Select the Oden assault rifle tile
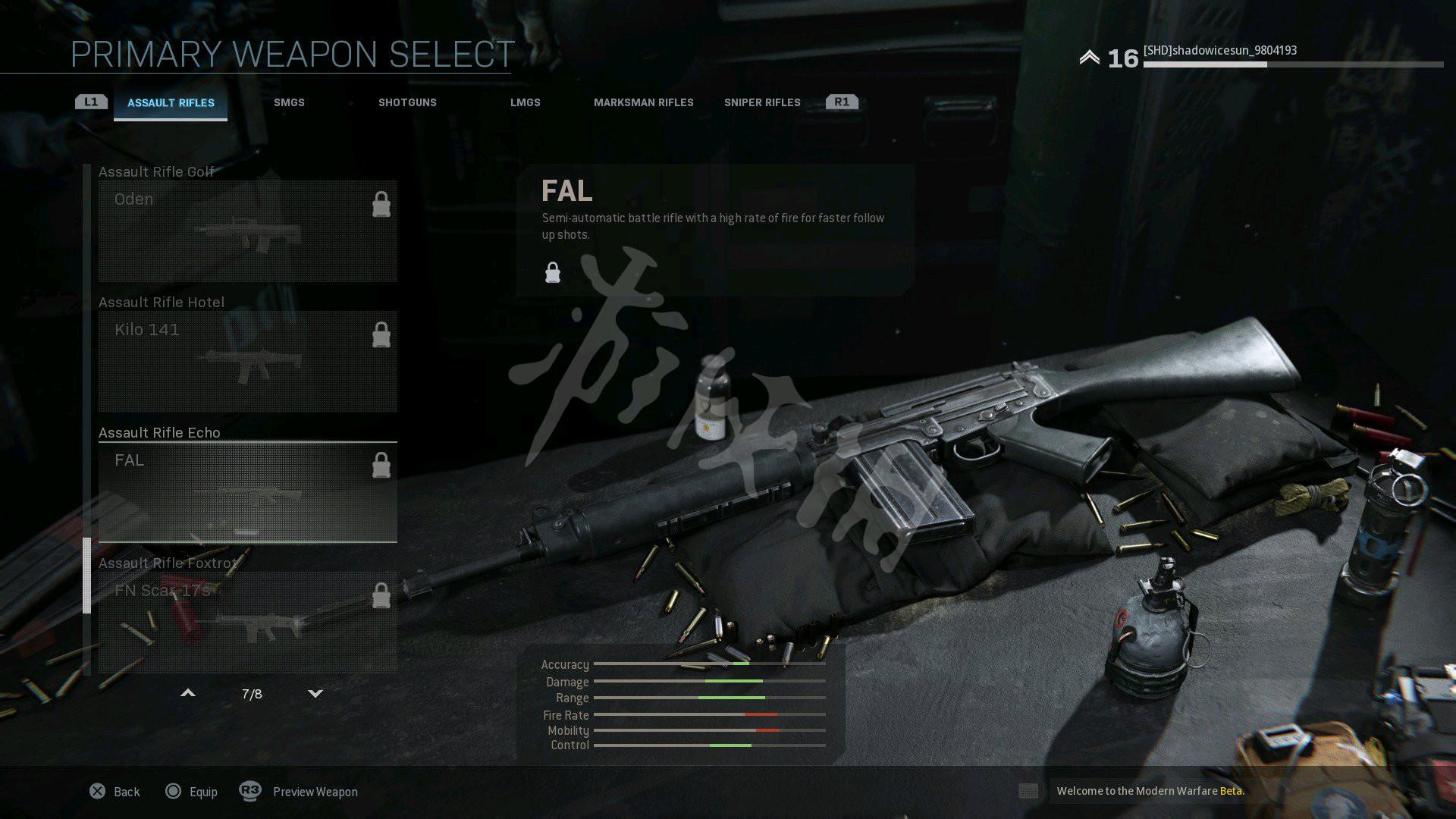 [x=247, y=231]
